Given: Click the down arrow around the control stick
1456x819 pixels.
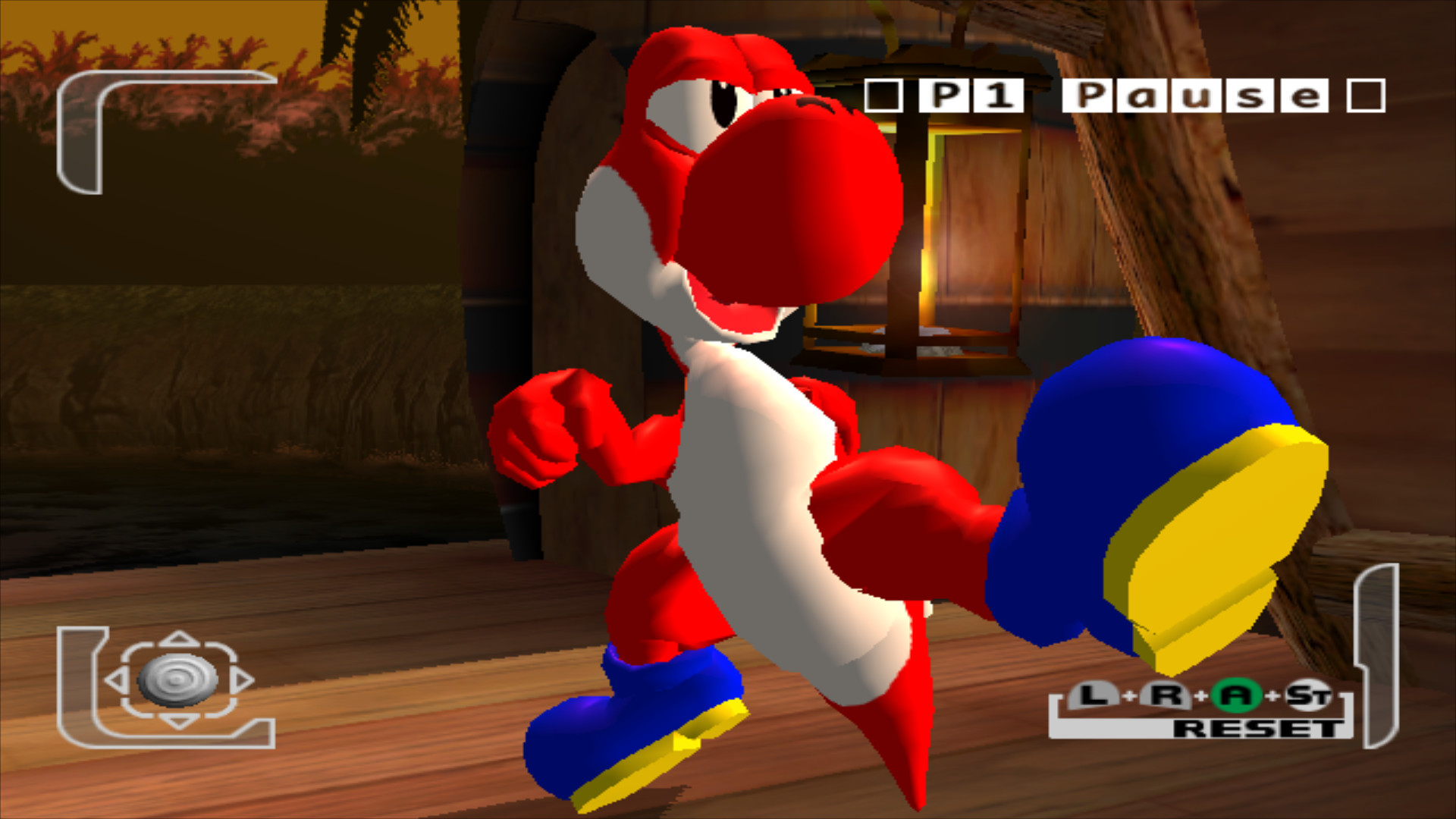Looking at the screenshot, I should click(177, 723).
